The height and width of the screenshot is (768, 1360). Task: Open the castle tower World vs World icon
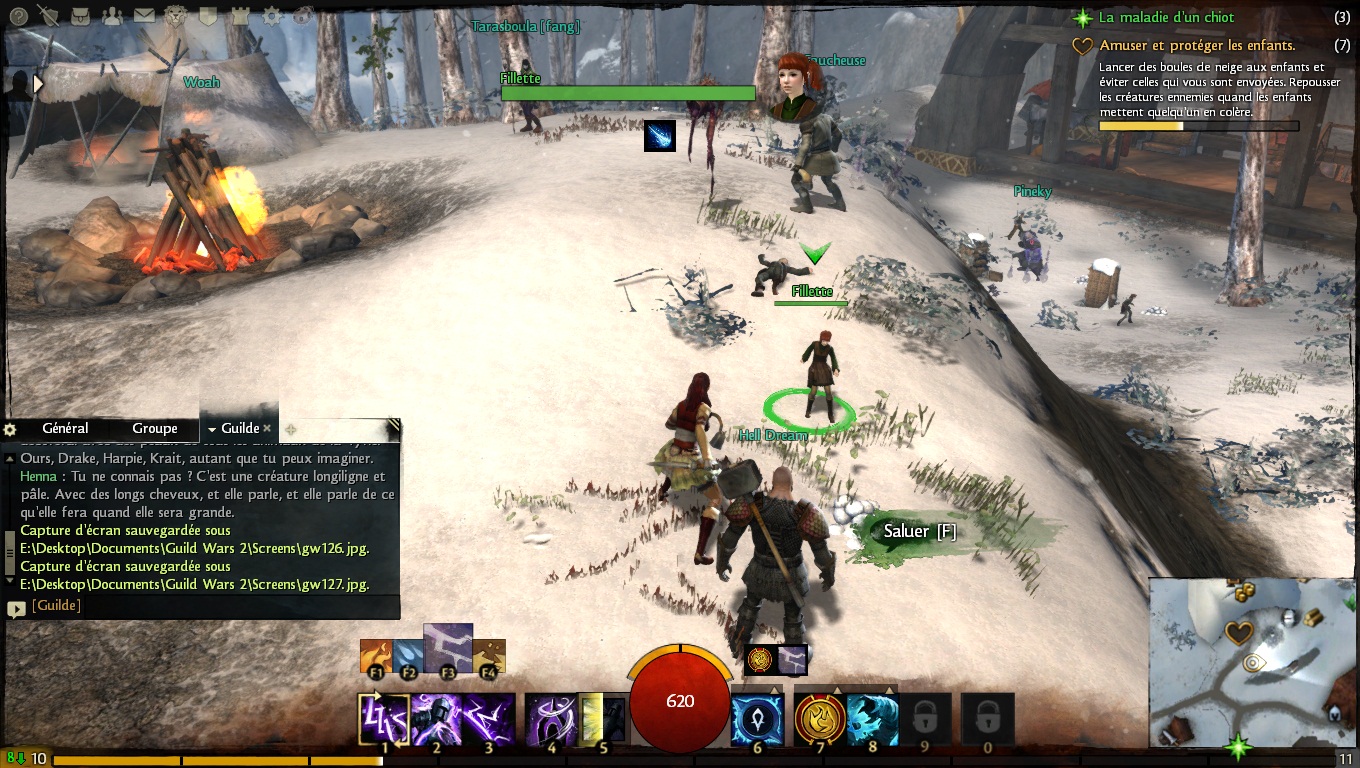coord(239,15)
